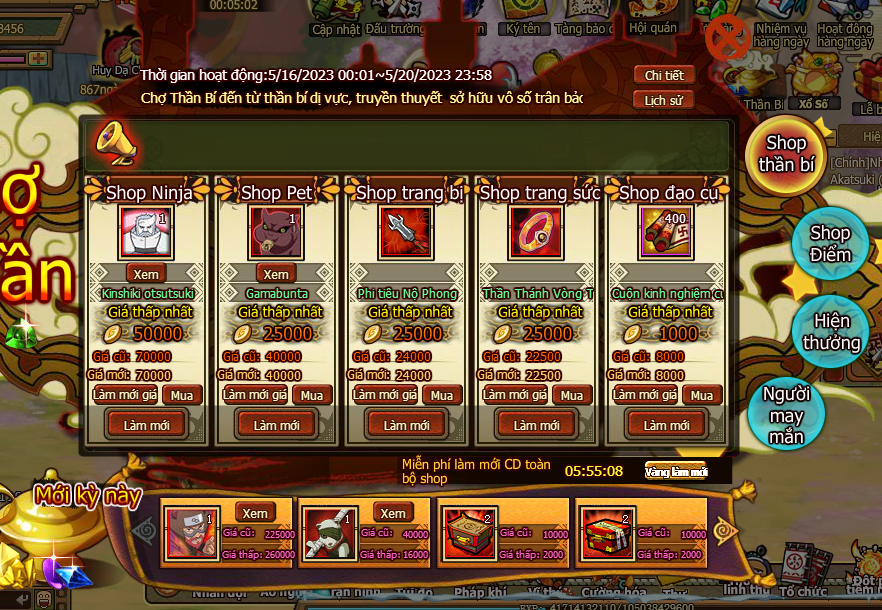View the Kinshiki otsutsuki ninja with Xem
This screenshot has height=610, width=882.
pos(147,274)
